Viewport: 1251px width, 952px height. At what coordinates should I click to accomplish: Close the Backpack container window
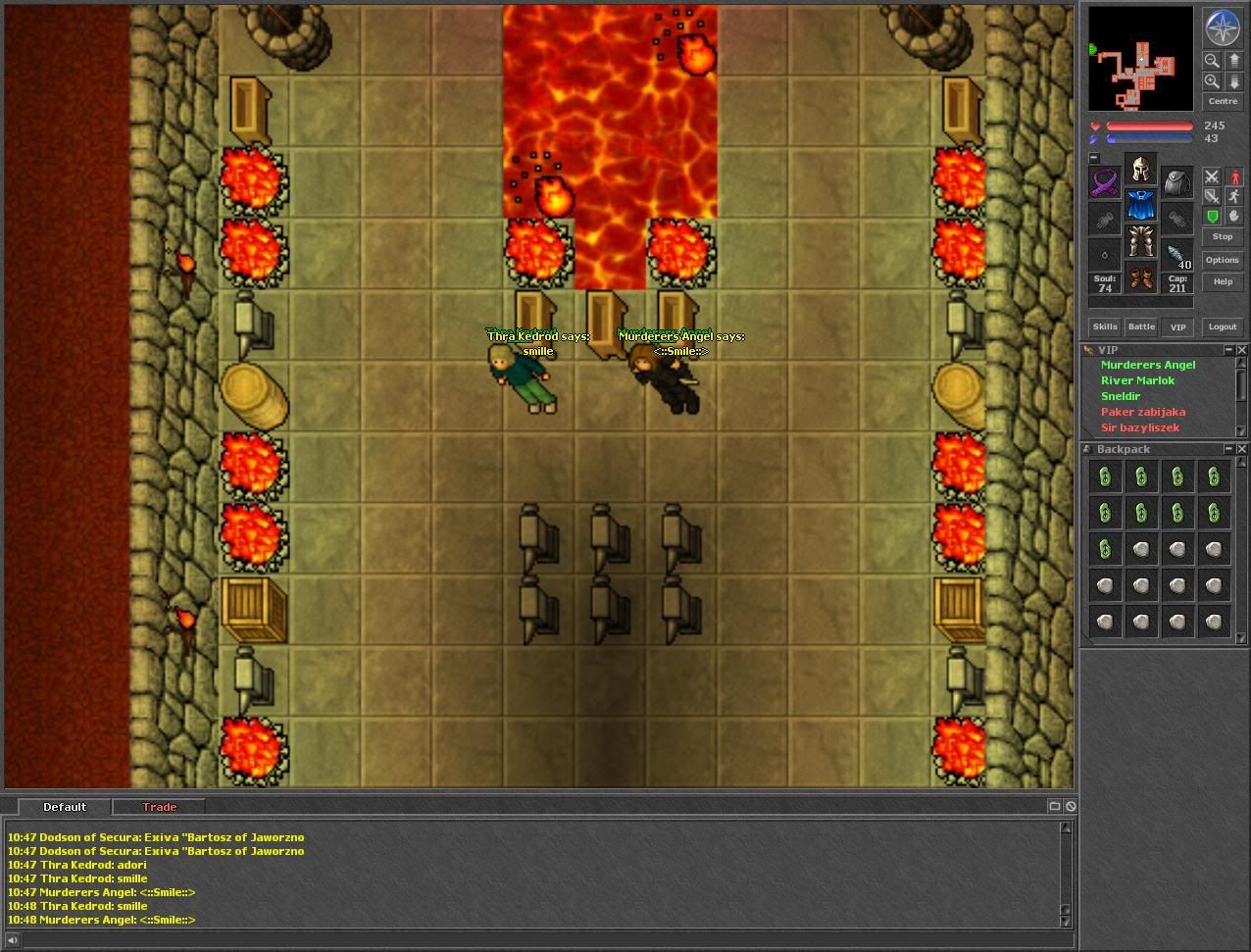click(x=1242, y=449)
